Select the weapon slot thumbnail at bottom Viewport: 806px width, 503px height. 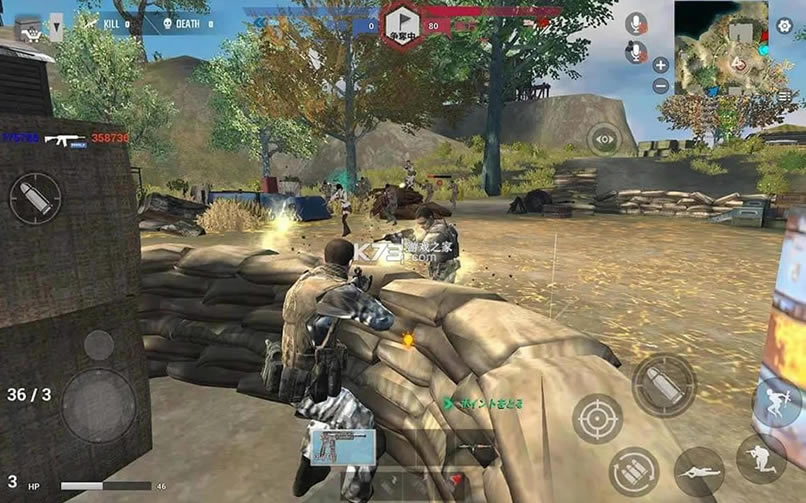343,447
